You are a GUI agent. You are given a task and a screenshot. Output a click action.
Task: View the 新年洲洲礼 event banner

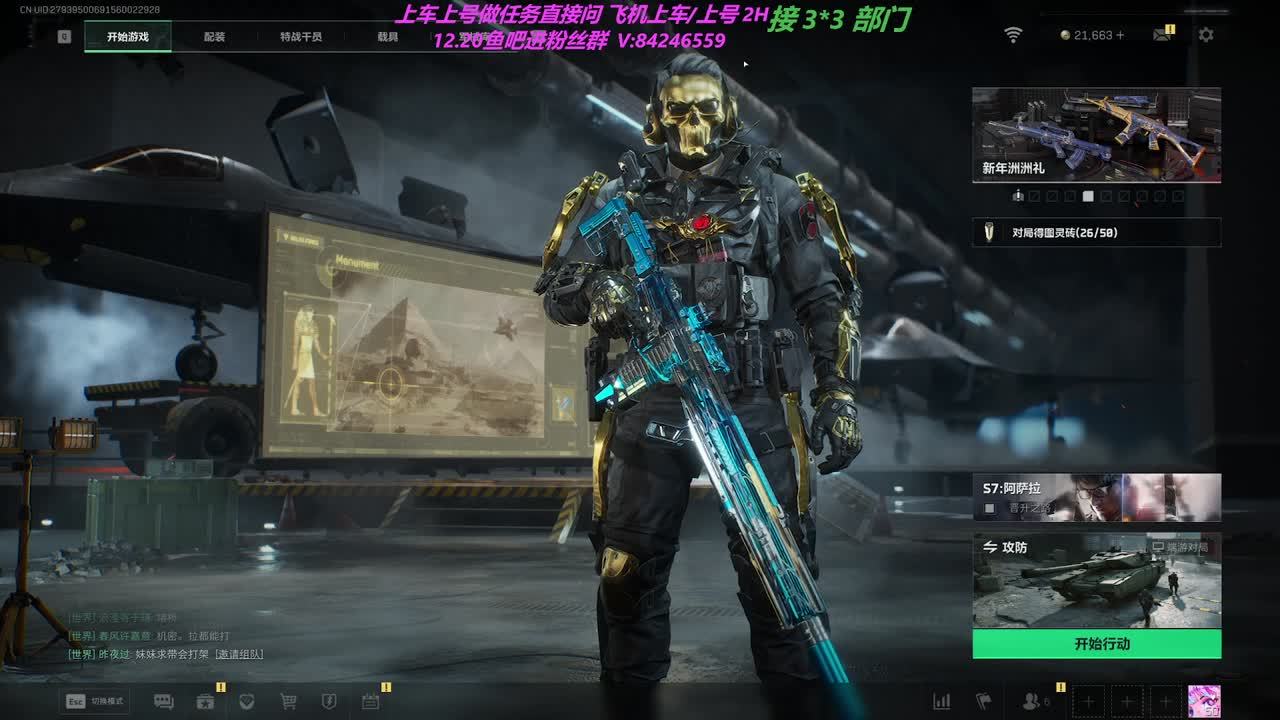1096,135
